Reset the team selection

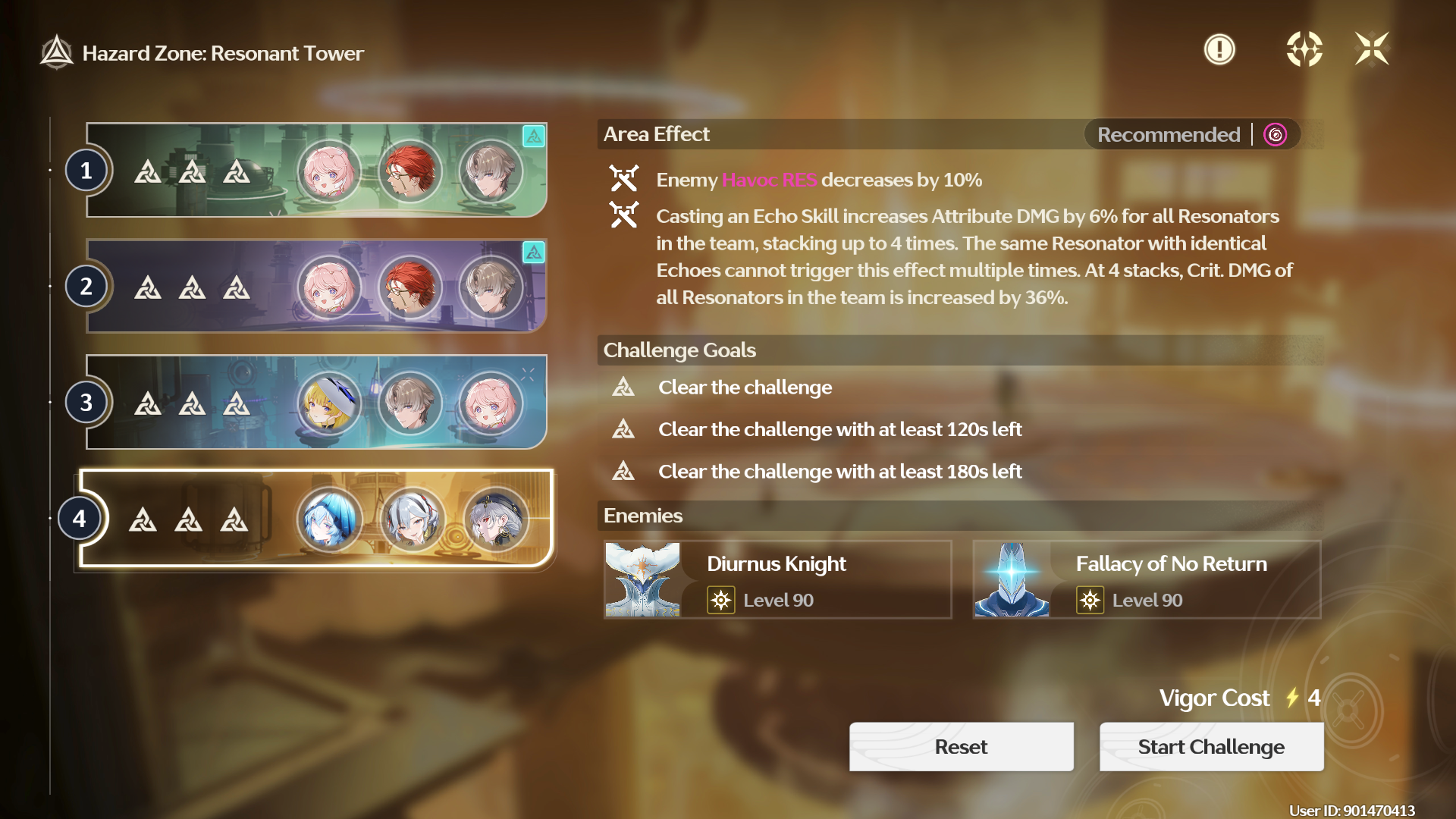961,747
